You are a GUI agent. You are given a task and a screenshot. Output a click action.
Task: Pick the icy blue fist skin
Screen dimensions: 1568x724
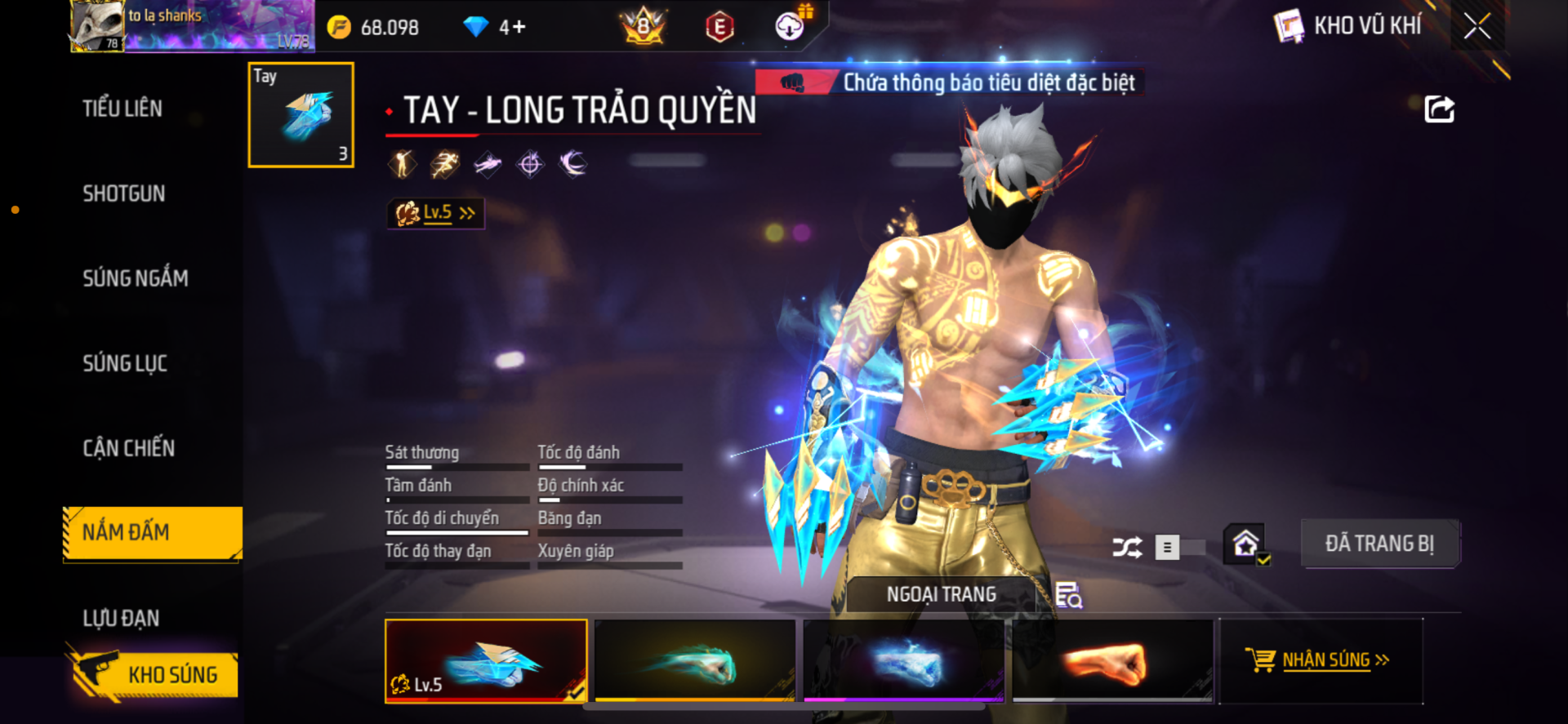click(x=904, y=660)
